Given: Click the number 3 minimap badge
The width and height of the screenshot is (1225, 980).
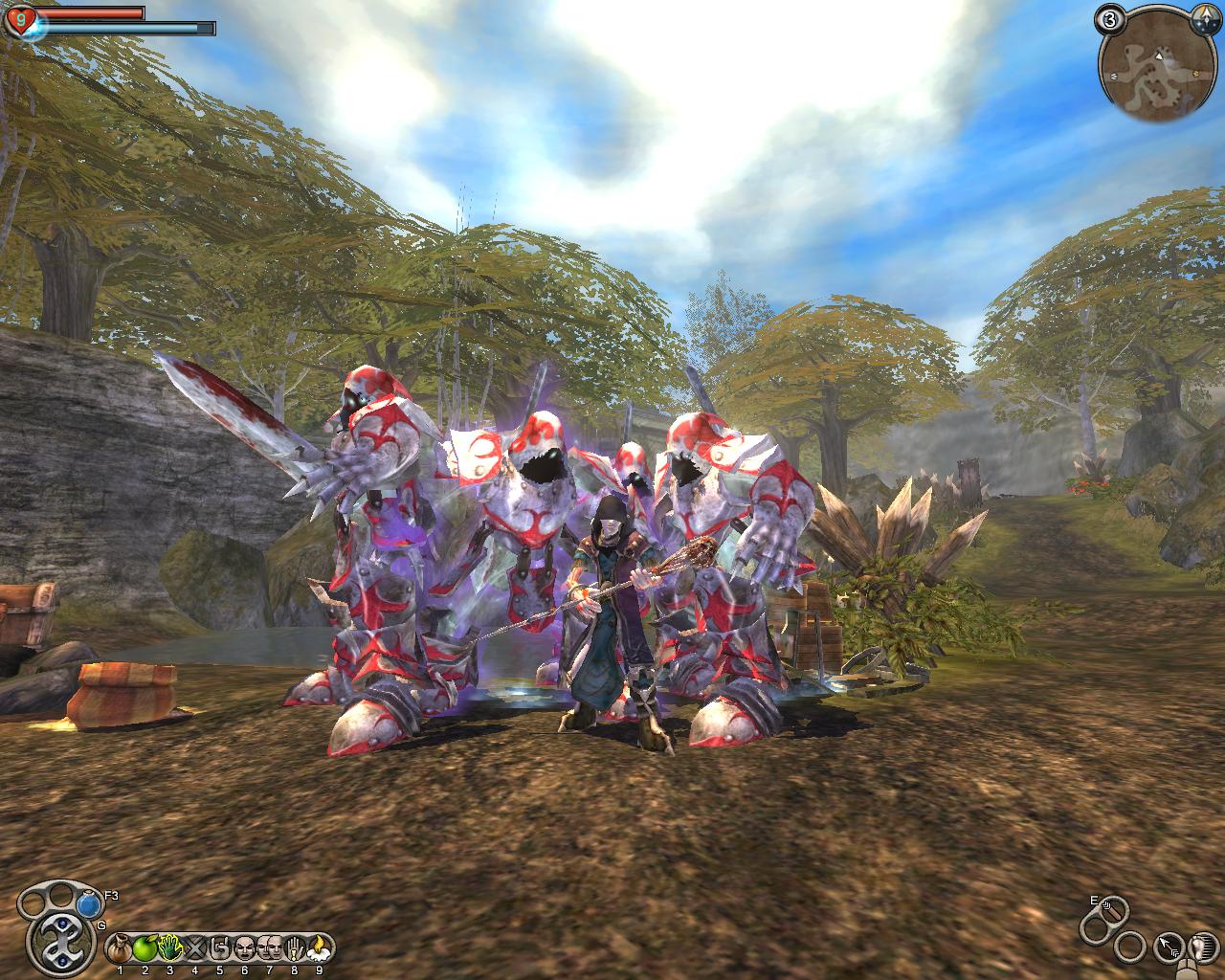Looking at the screenshot, I should click(x=1110, y=18).
